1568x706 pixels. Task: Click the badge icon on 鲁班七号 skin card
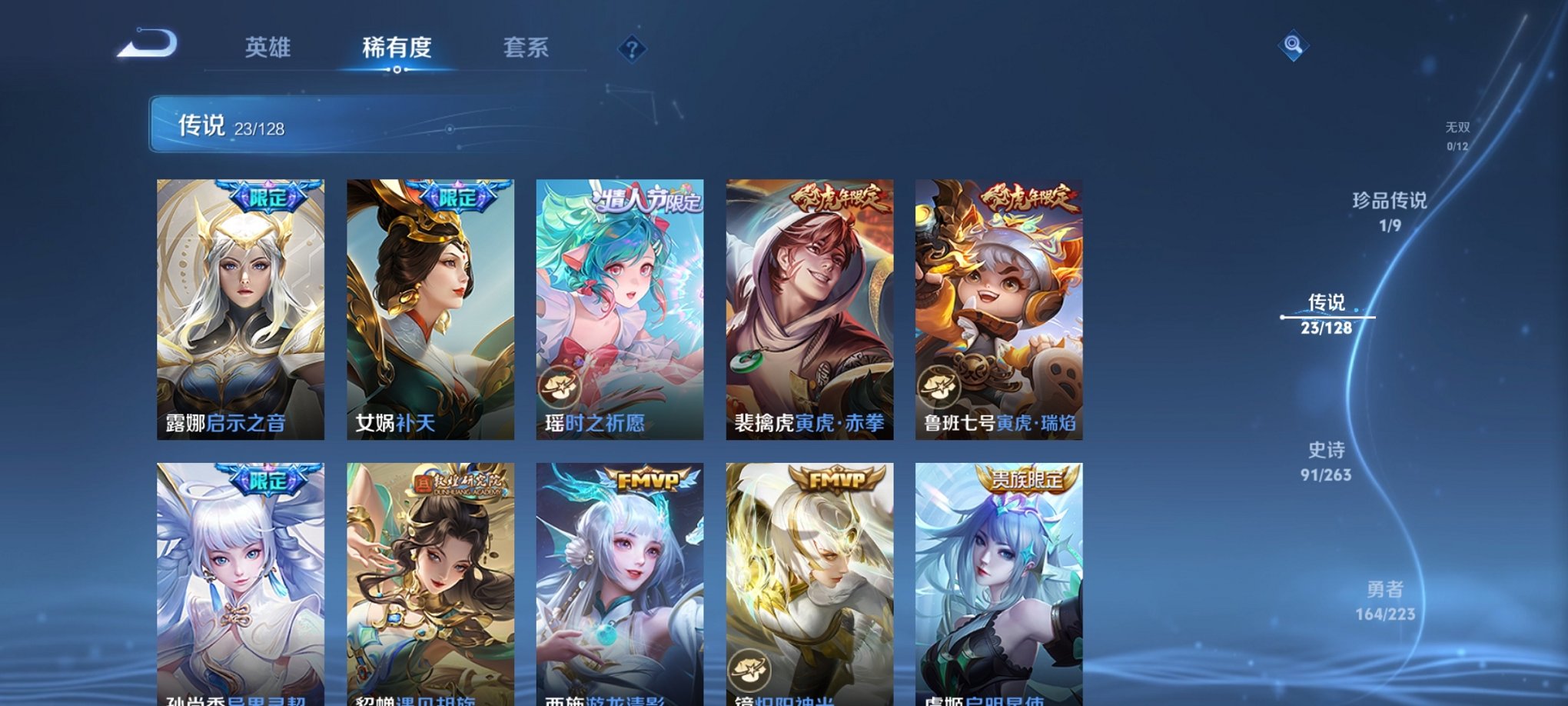(939, 388)
